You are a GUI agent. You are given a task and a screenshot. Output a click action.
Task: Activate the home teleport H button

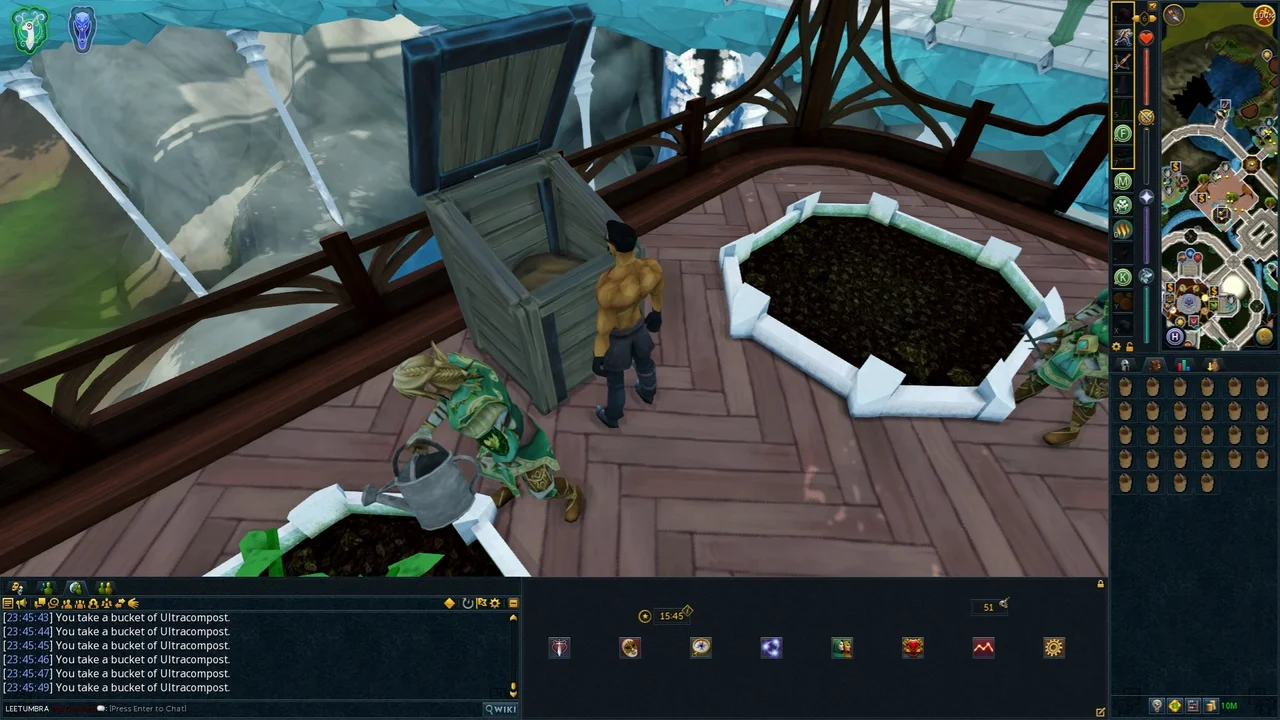1175,337
